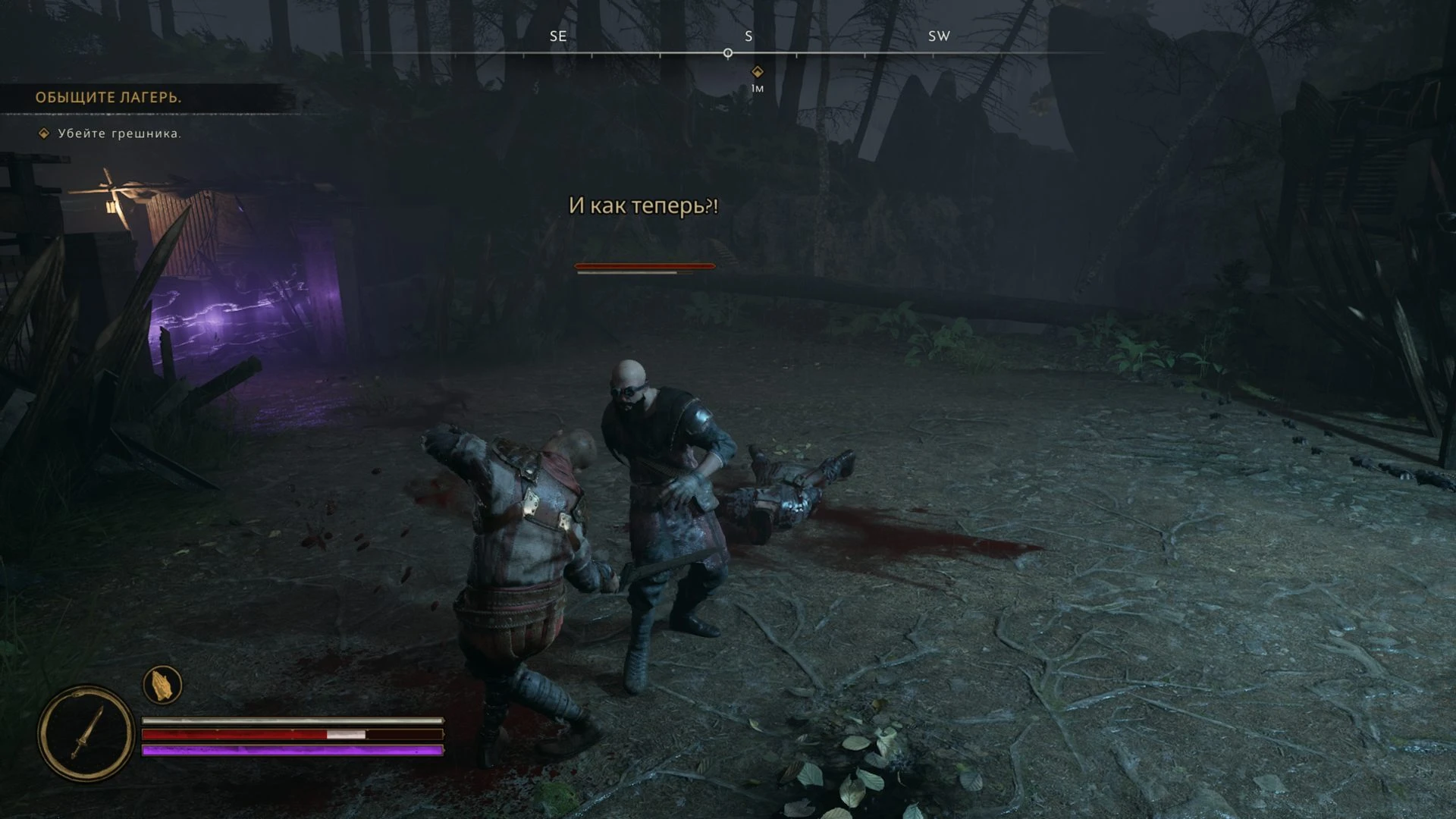This screenshot has width=1456, height=819.
Task: Click the compass objective diamond marker
Action: [757, 72]
